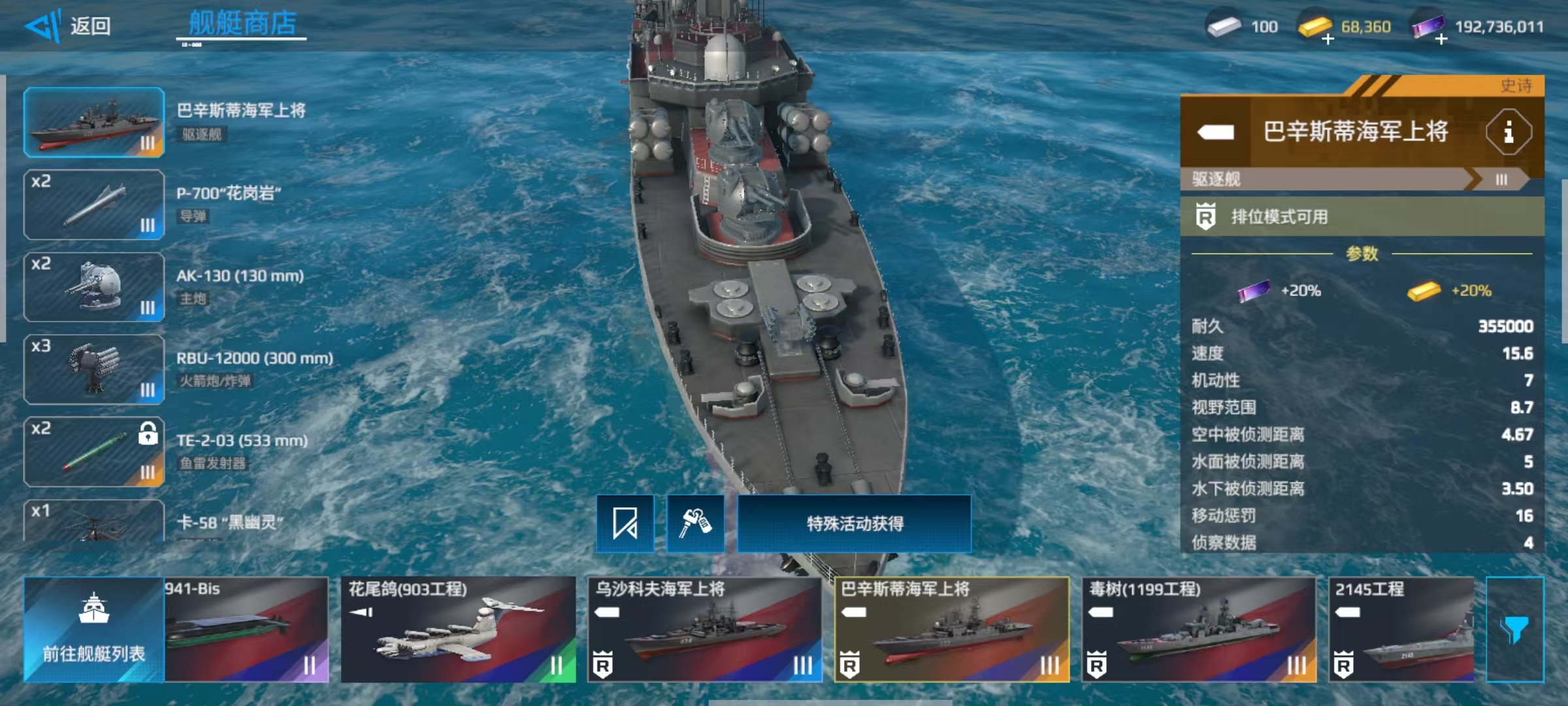This screenshot has width=1568, height=706.
Task: Add purple currency via the plus icon
Action: pos(1441,39)
